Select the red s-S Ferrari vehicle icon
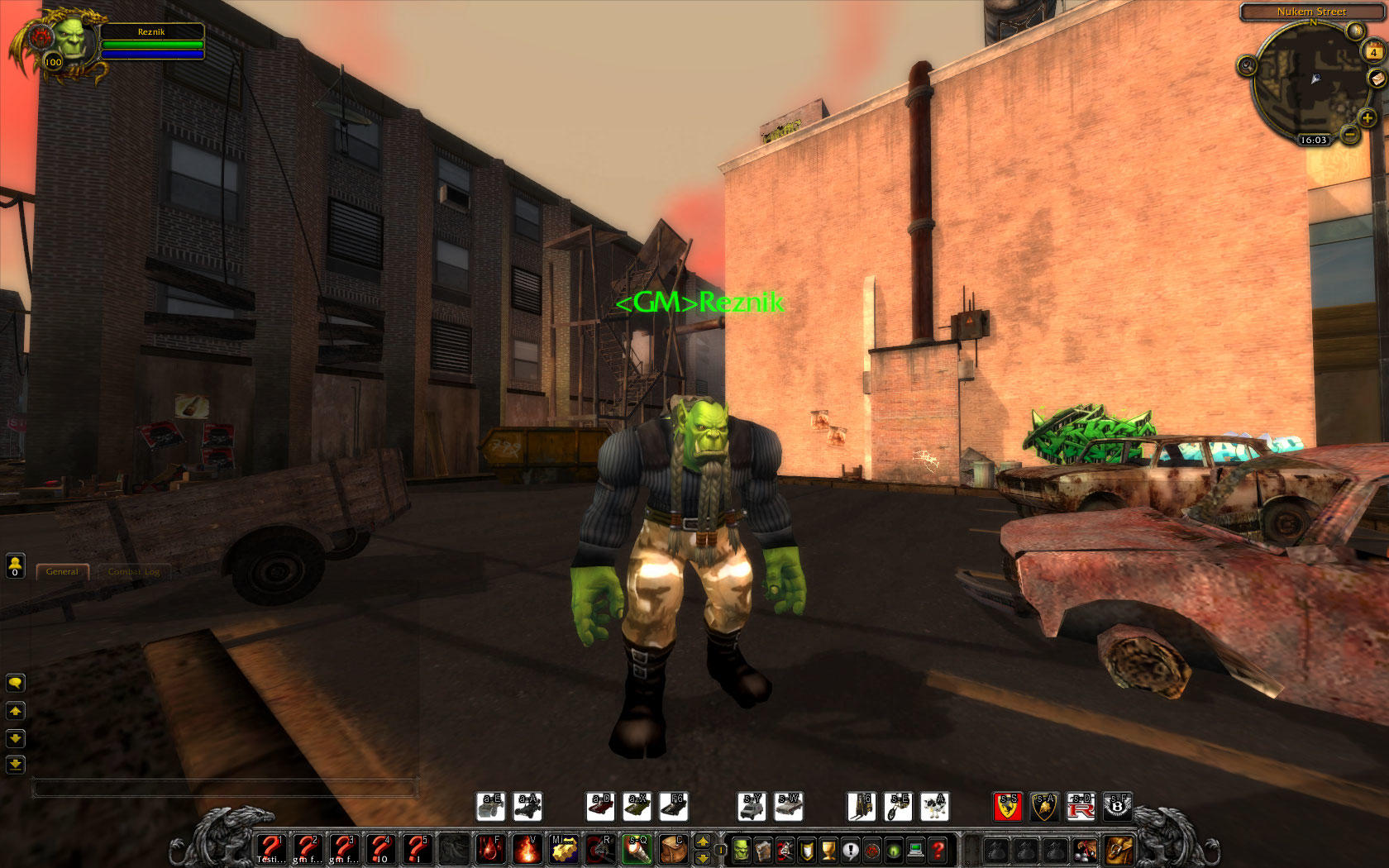 tap(1007, 808)
